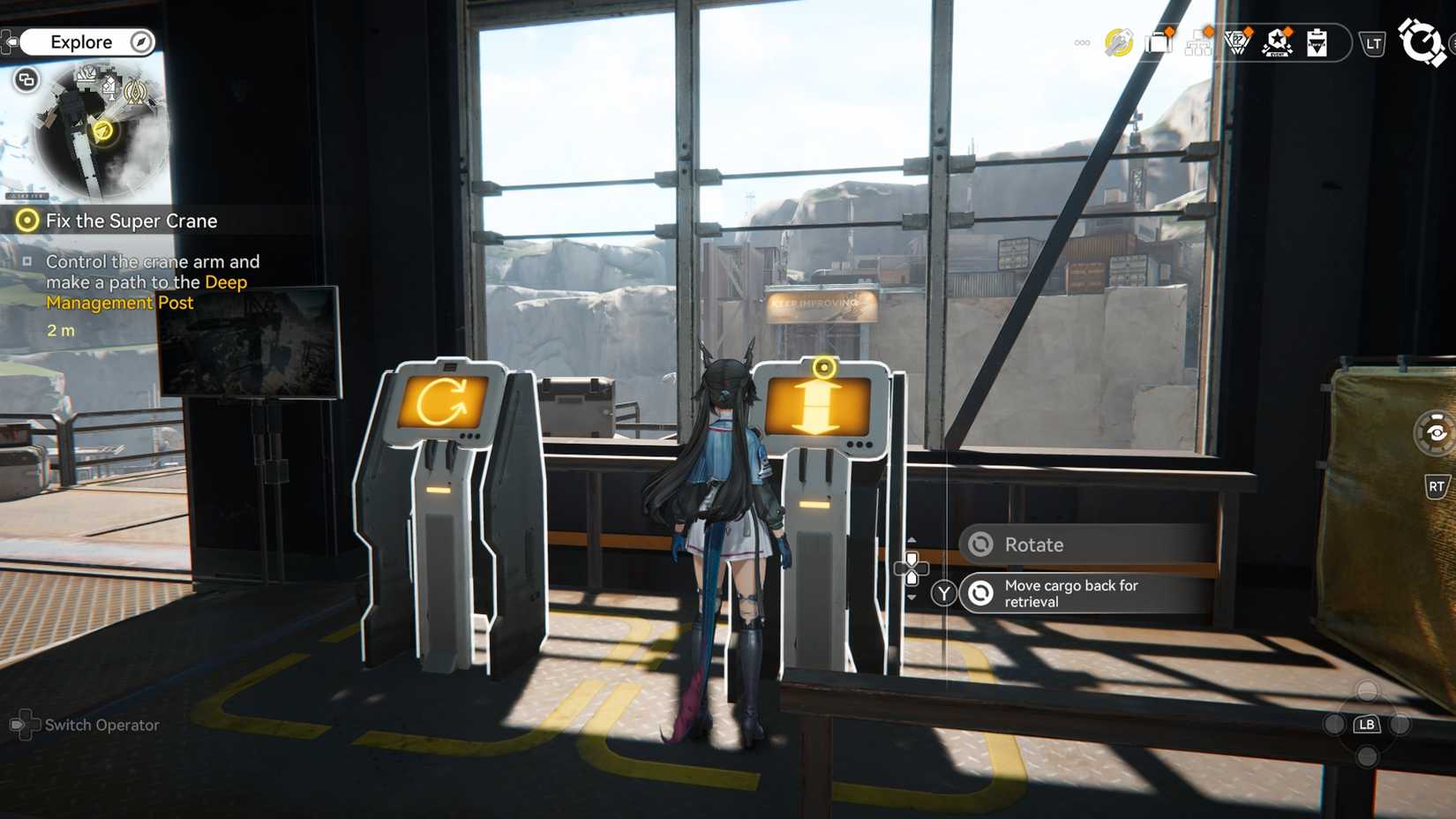Select Move cargo back for retrieval
The image size is (1456, 819).
click(1071, 592)
